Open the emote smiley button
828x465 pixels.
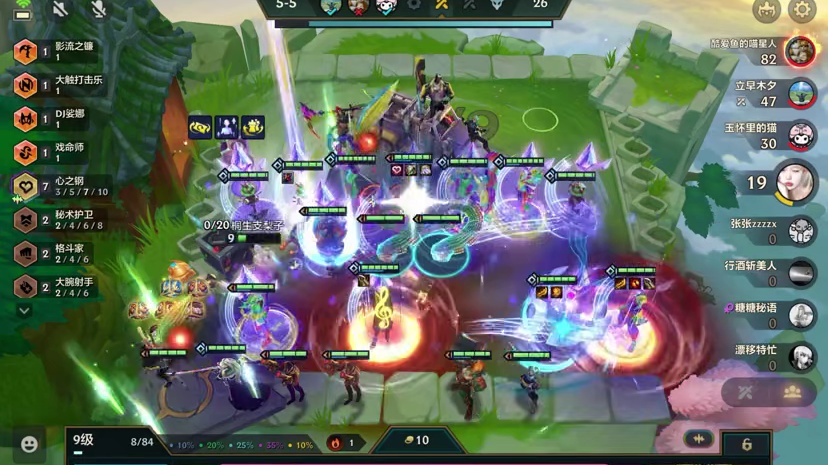29,444
